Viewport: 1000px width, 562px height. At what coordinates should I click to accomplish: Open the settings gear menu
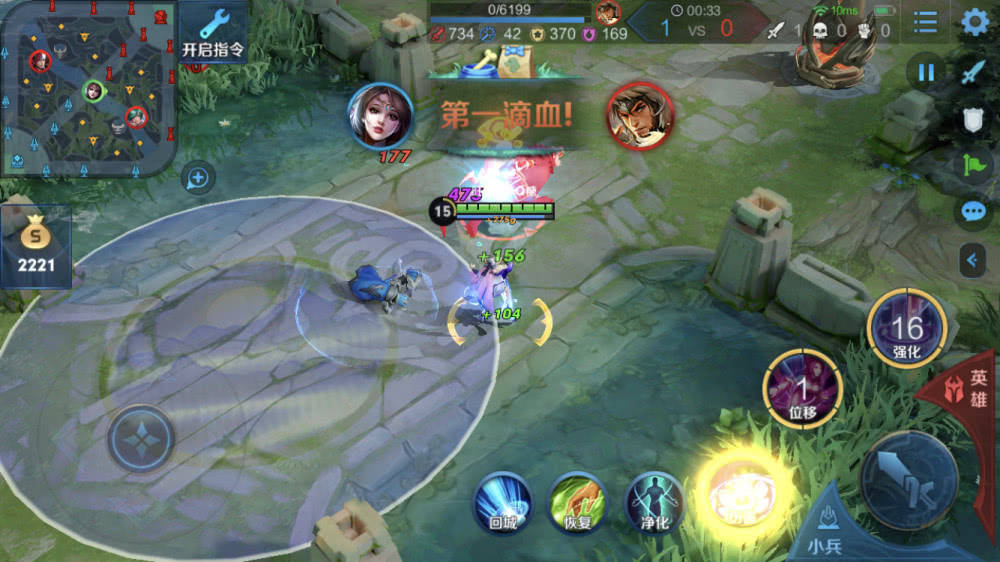[975, 22]
